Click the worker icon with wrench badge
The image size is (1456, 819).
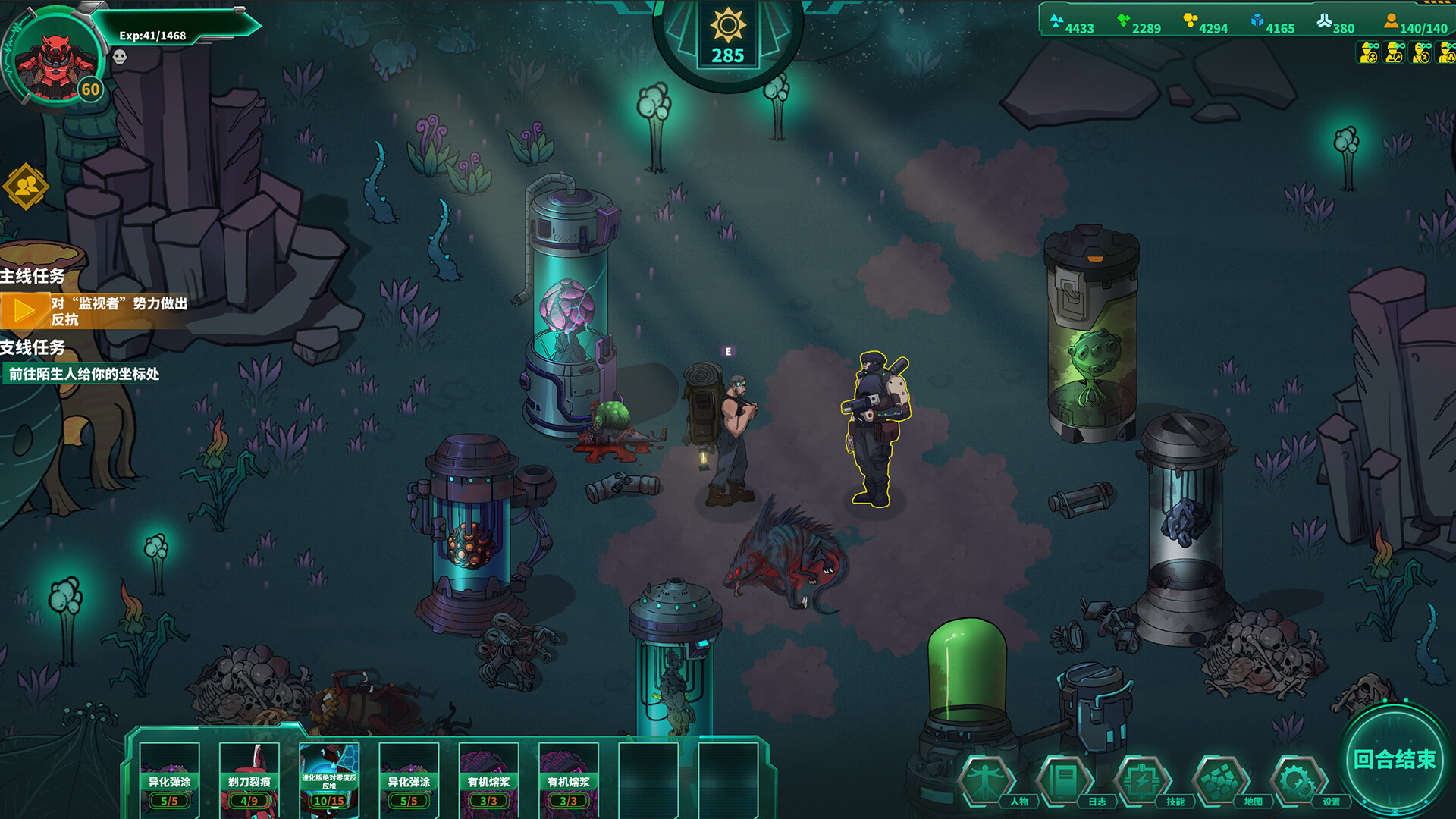point(1395,52)
